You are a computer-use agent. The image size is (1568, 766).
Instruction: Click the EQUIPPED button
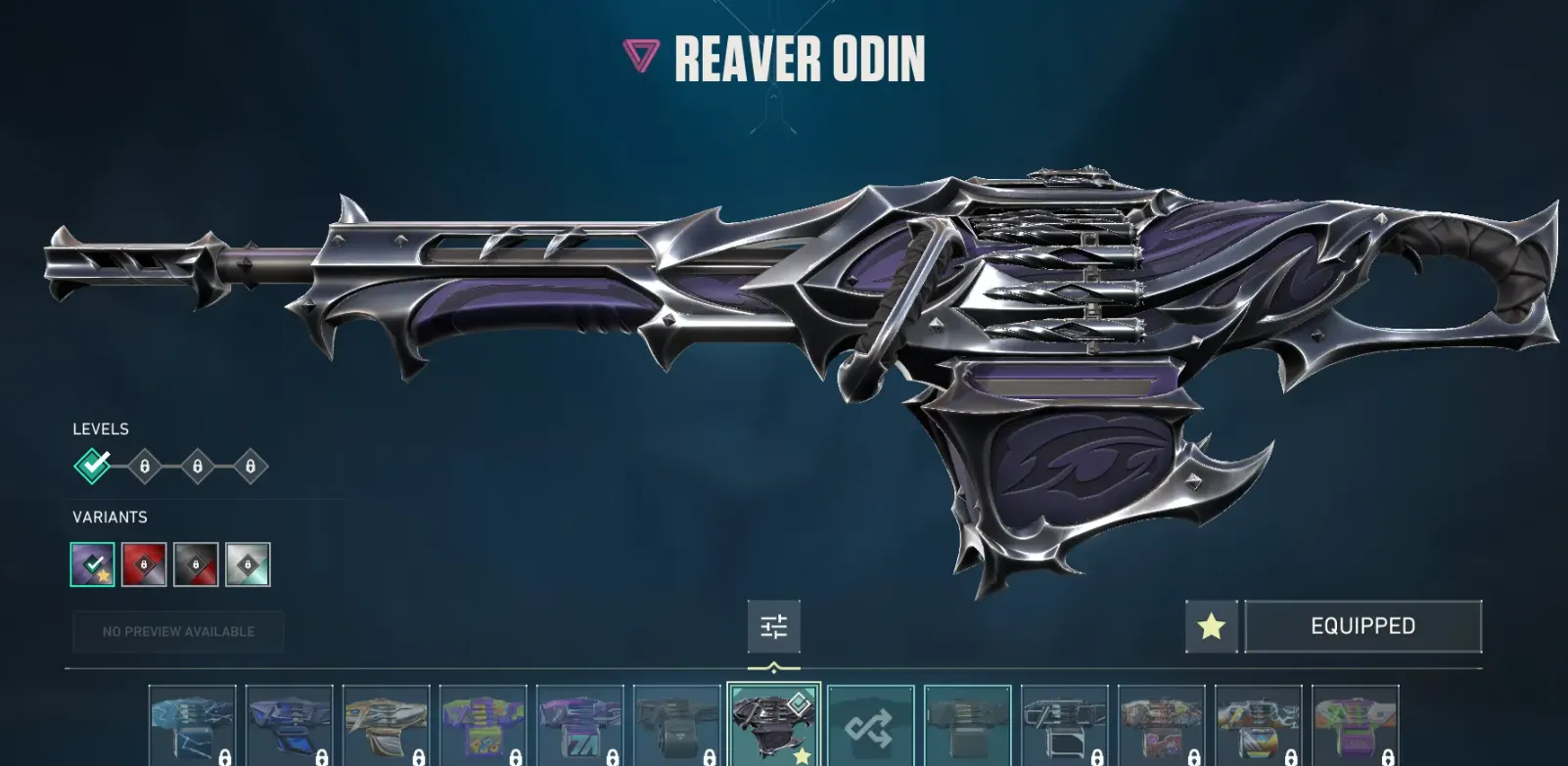pos(1362,626)
